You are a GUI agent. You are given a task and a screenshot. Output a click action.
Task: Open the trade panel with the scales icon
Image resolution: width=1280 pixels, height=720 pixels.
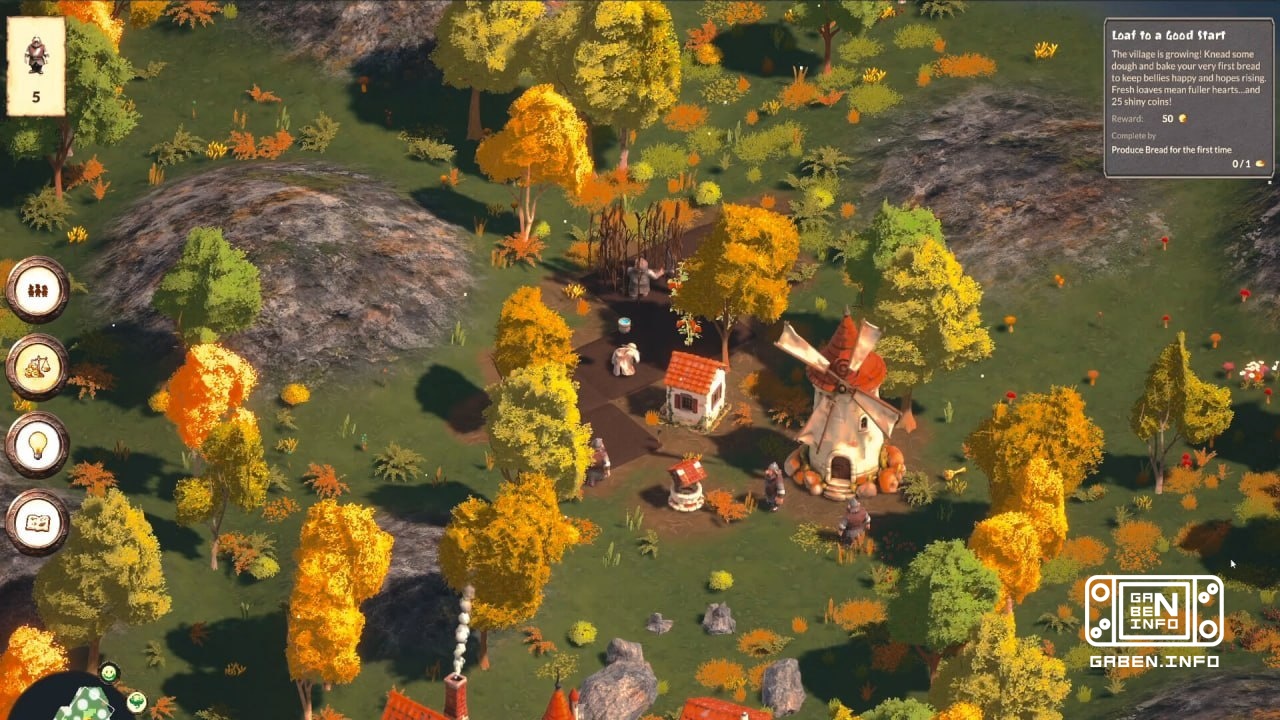pyautogui.click(x=37, y=367)
